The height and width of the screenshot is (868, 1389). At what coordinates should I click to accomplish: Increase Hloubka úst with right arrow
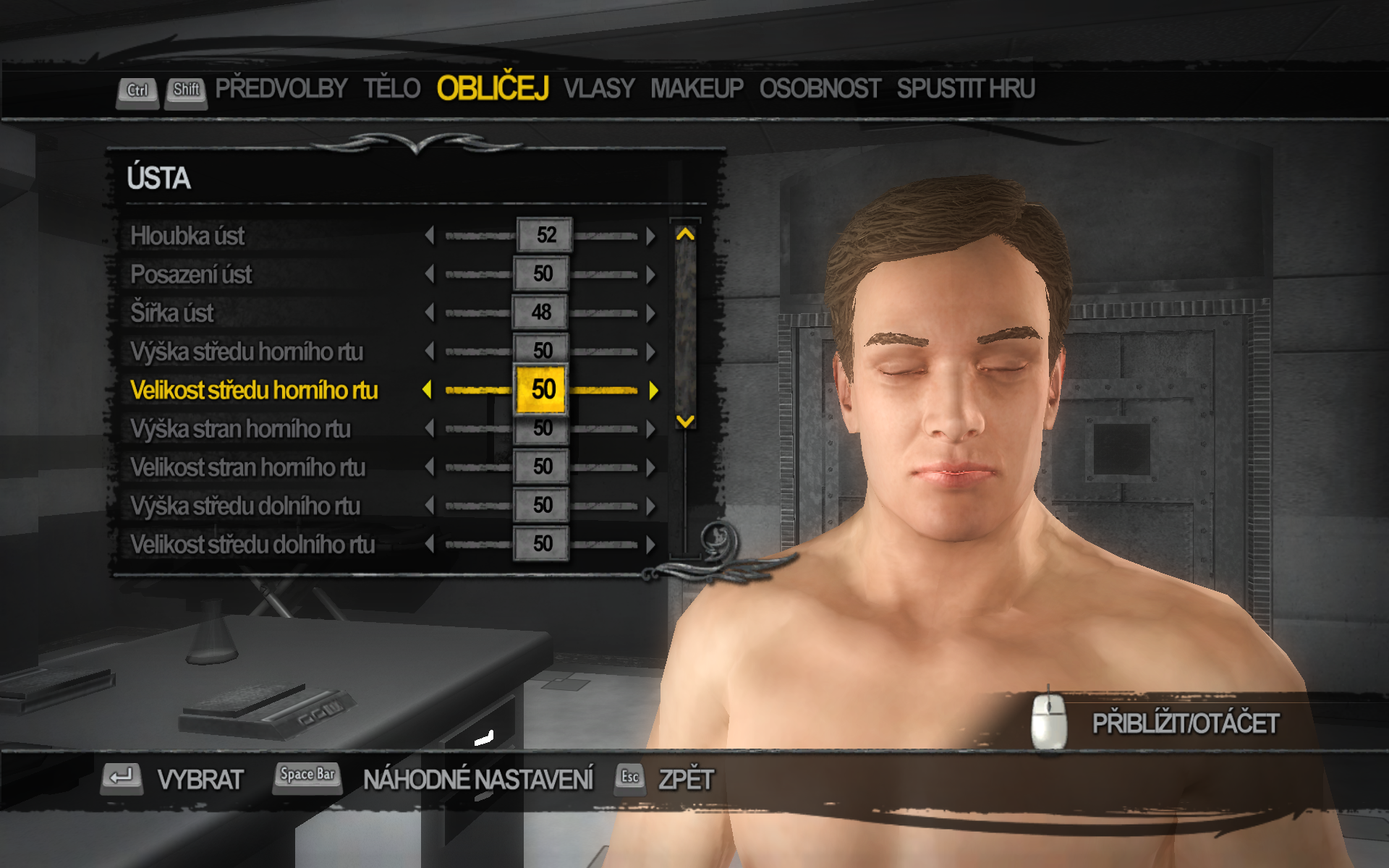tap(651, 236)
